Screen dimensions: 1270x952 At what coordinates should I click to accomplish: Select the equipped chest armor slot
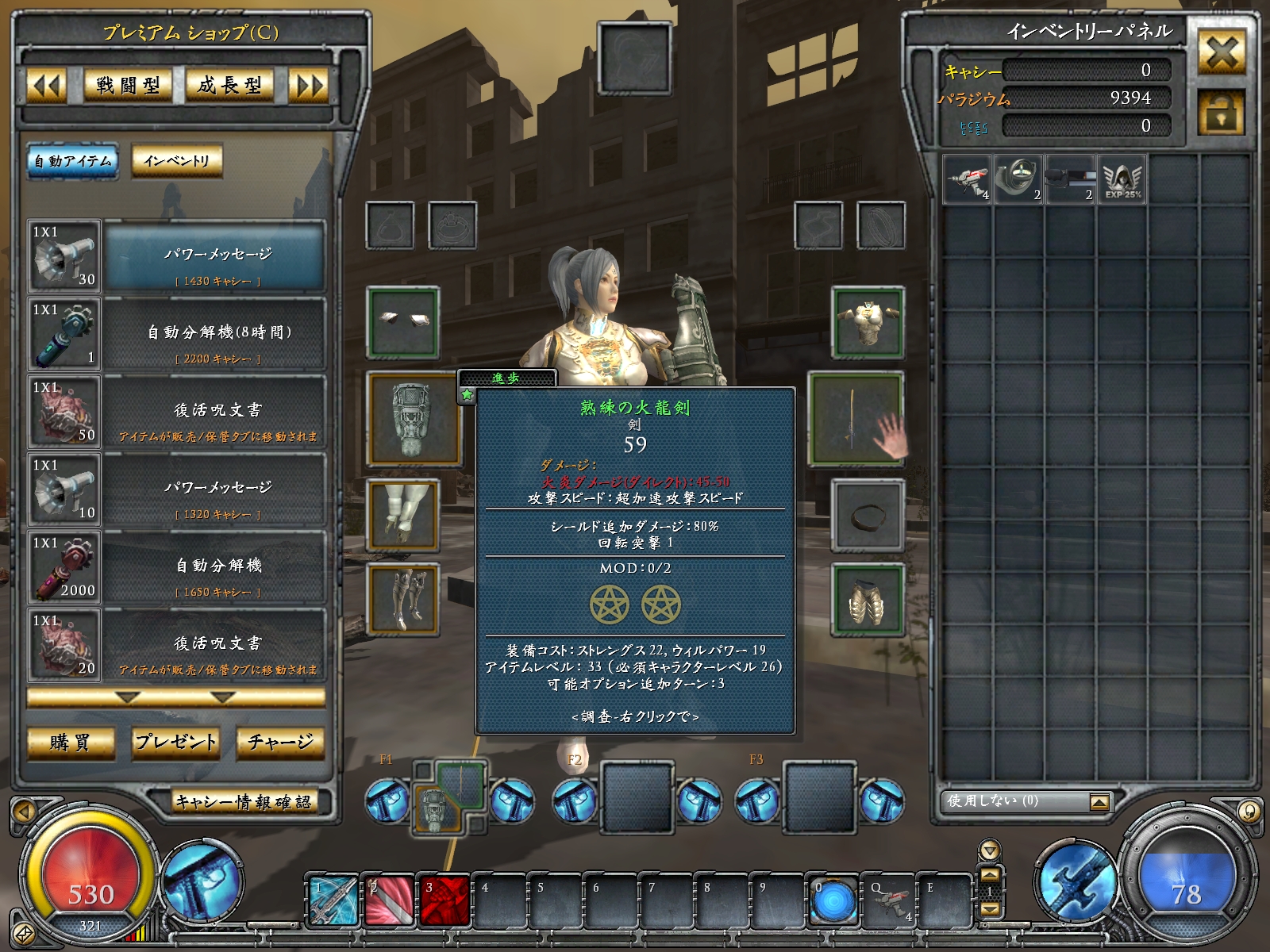click(x=868, y=322)
